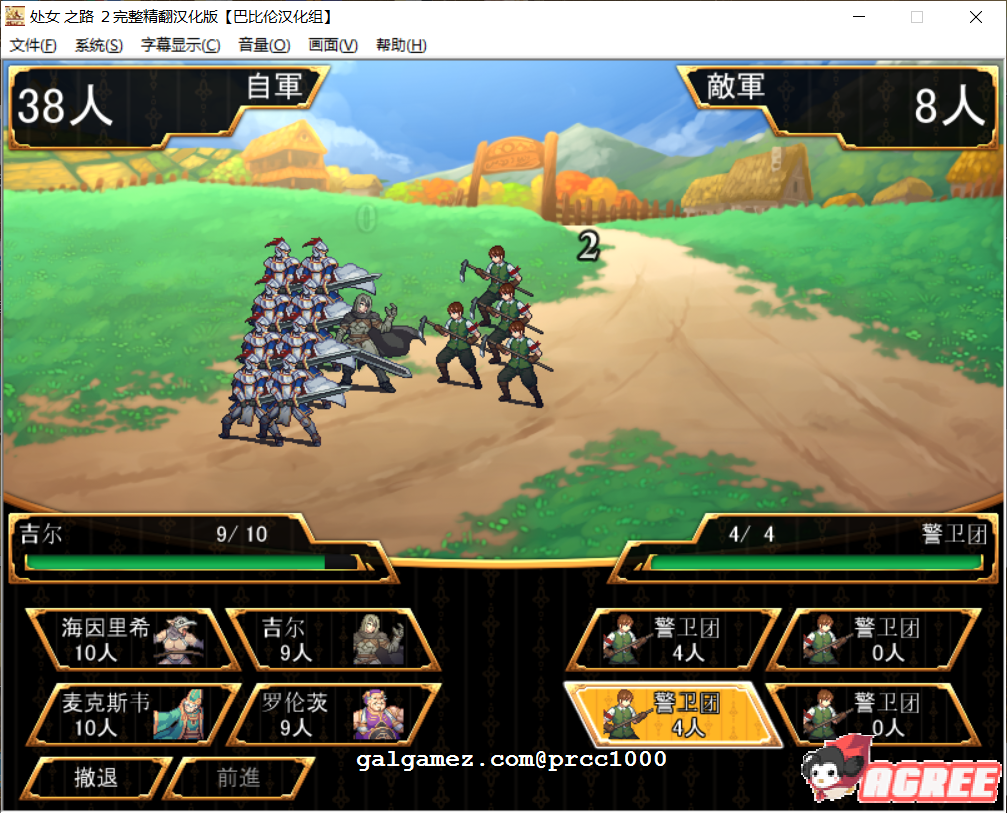This screenshot has height=813, width=1007.
Task: Open the 系统(S) menu
Action: click(x=99, y=45)
